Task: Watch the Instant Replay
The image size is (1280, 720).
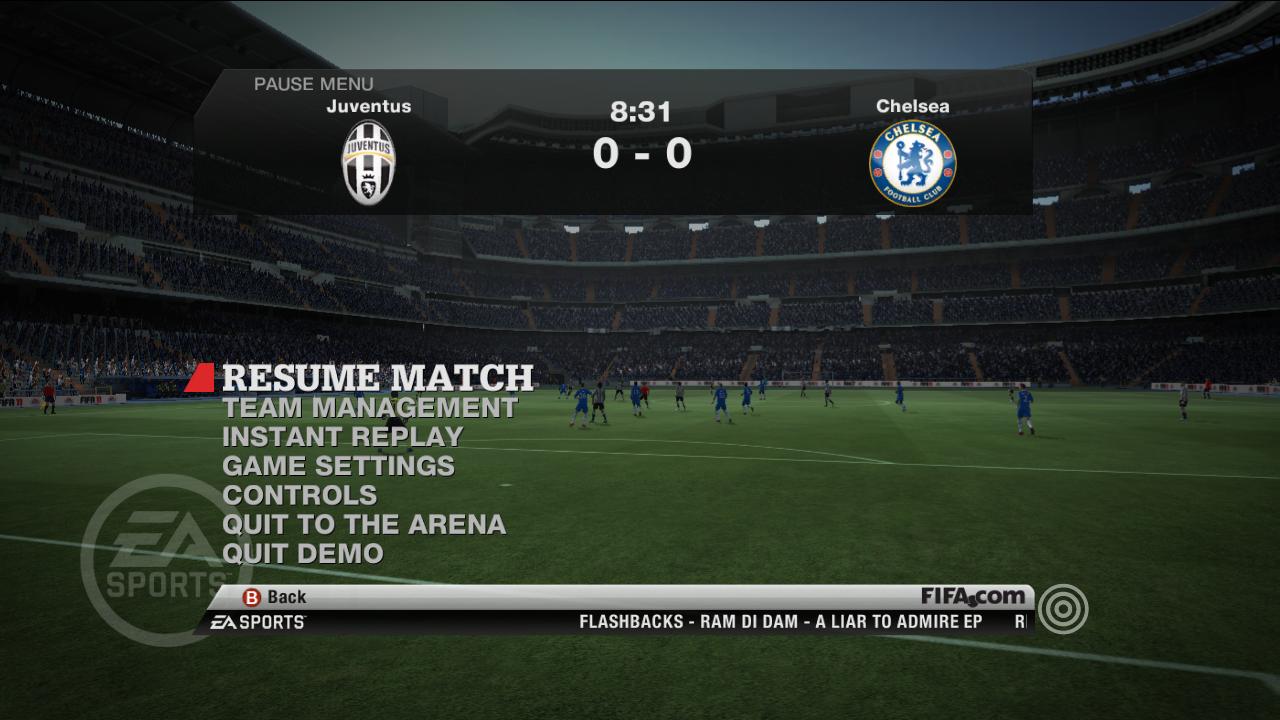Action: click(x=342, y=437)
